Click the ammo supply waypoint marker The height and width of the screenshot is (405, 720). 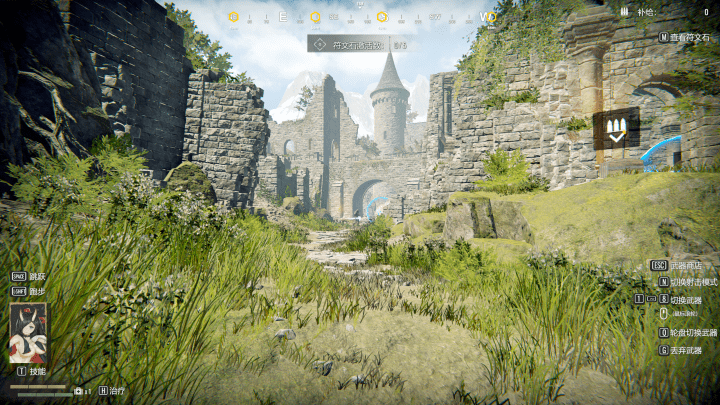616,128
